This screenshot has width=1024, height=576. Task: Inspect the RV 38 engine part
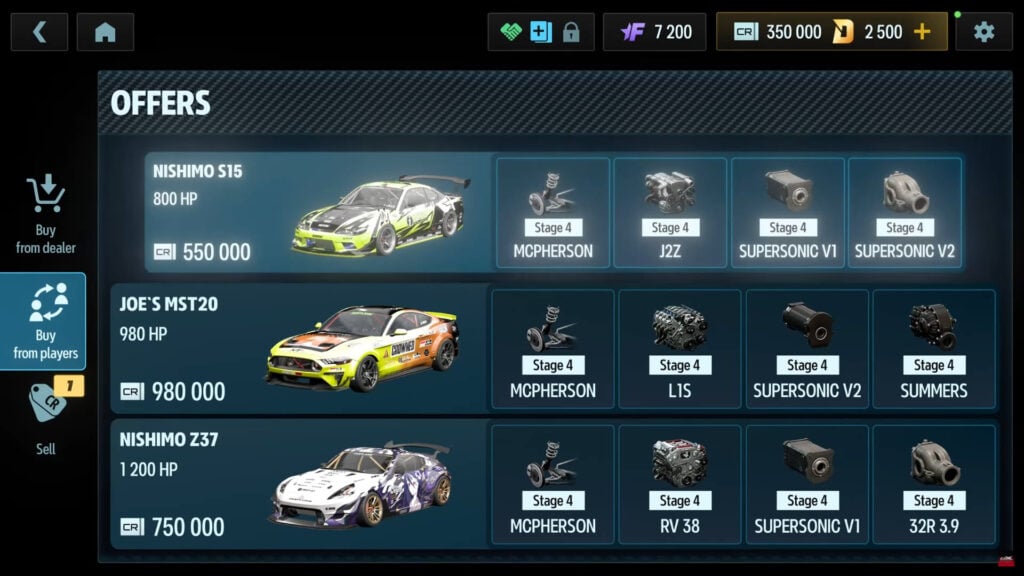[680, 484]
